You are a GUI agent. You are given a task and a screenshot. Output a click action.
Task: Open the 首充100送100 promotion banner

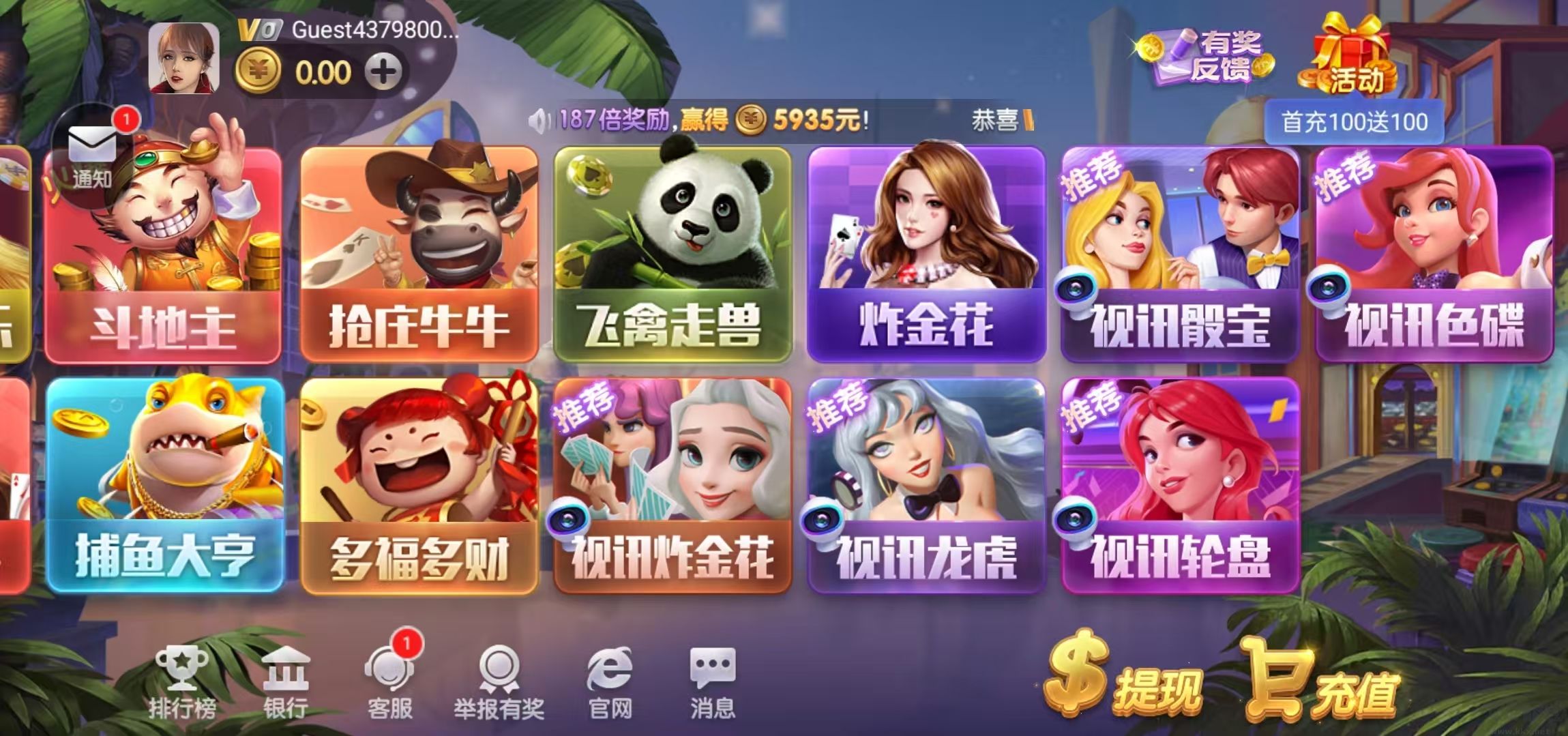coord(1354,121)
